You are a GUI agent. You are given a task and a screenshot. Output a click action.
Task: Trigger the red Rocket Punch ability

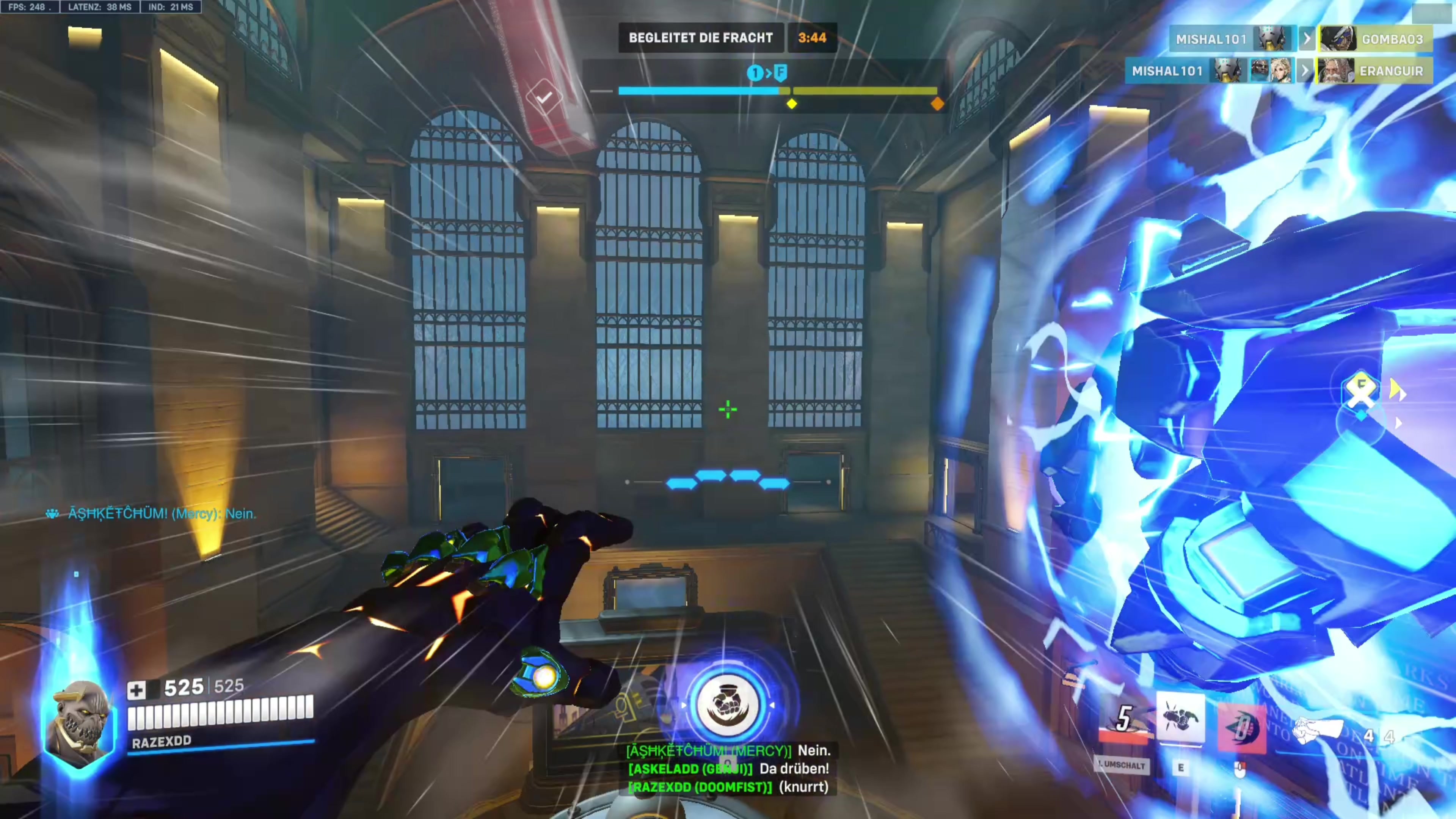pos(1242,728)
